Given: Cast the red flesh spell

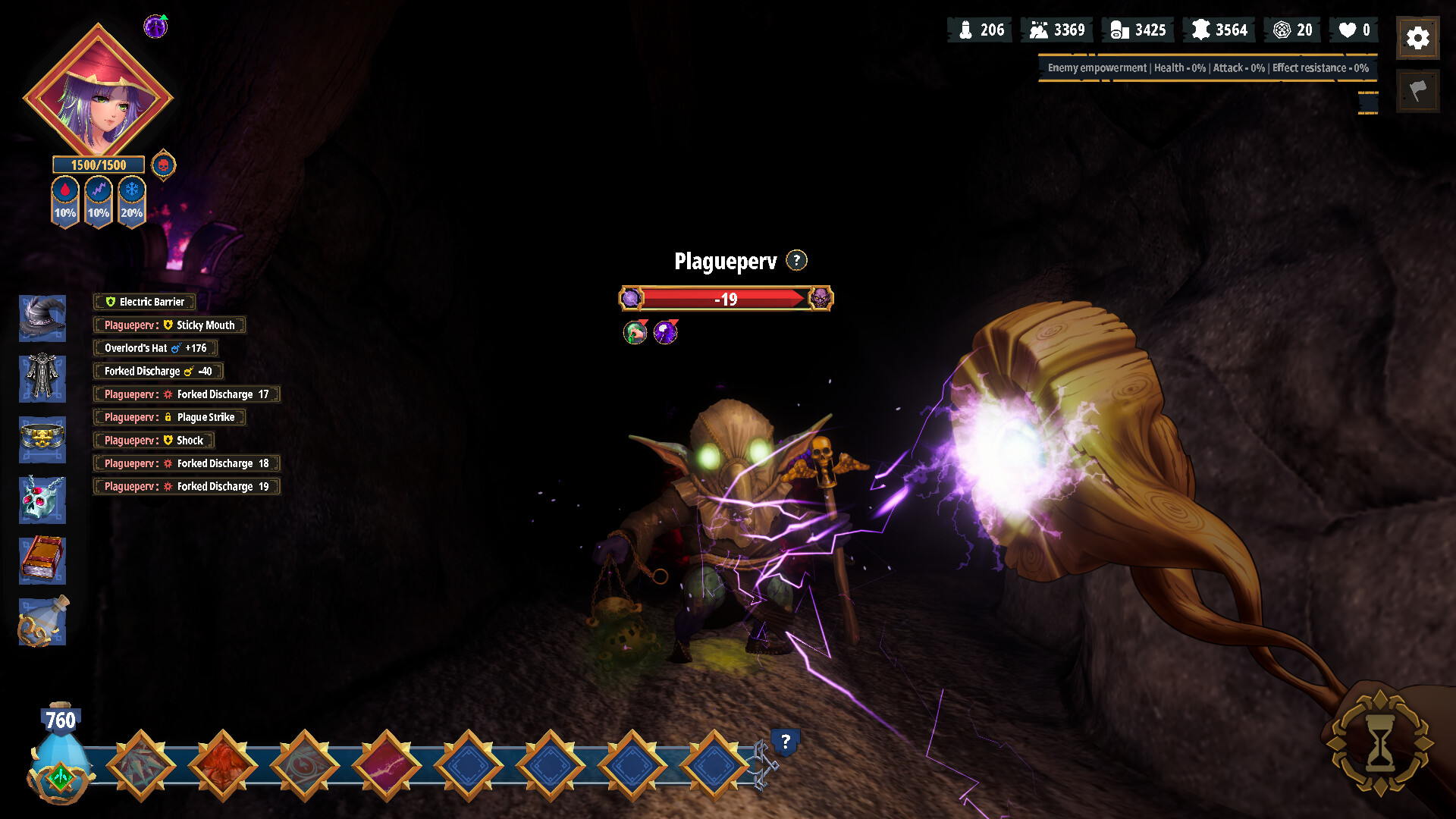Looking at the screenshot, I should pos(223,765).
